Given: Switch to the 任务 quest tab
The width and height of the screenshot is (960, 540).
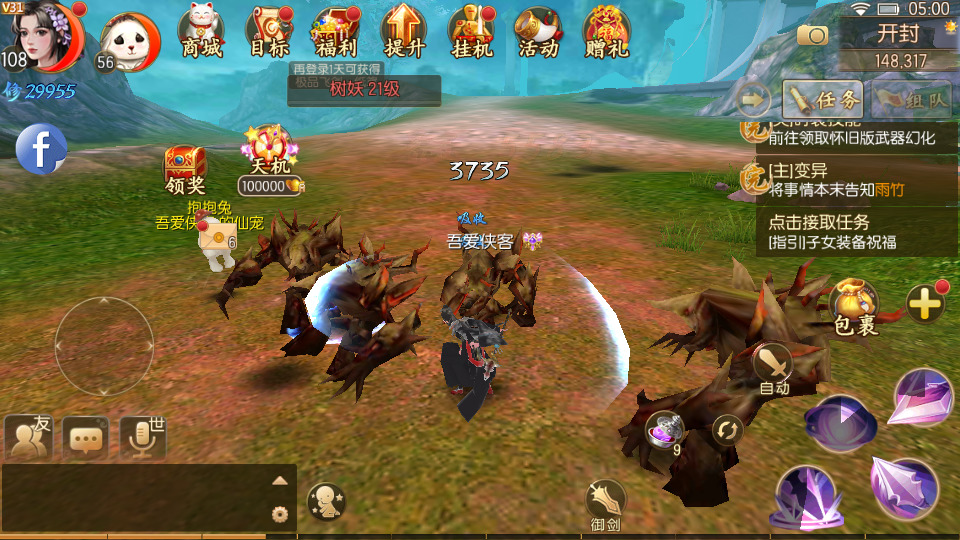Looking at the screenshot, I should click(823, 99).
